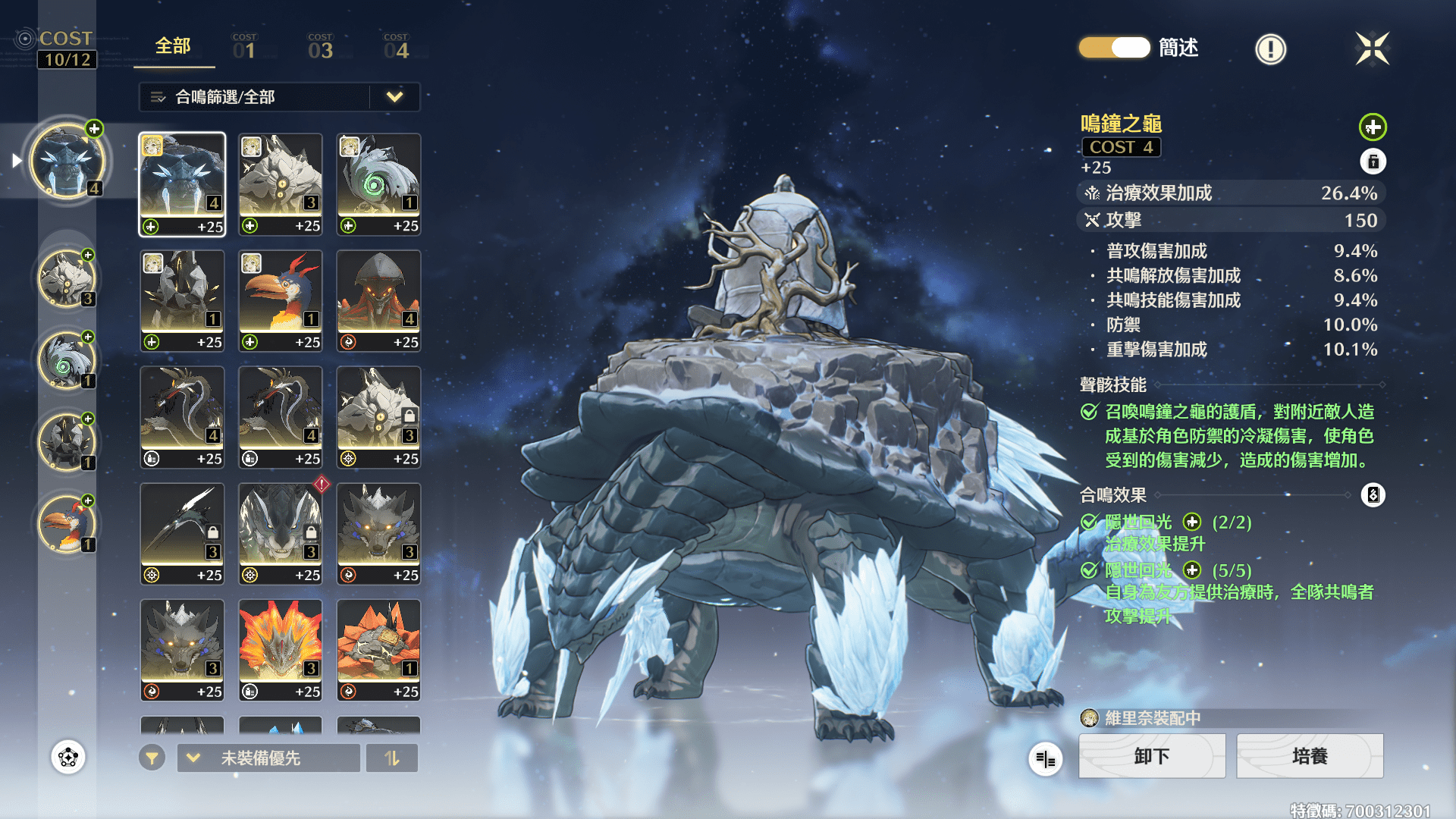Select the COST 1 filter tab

pyautogui.click(x=244, y=47)
